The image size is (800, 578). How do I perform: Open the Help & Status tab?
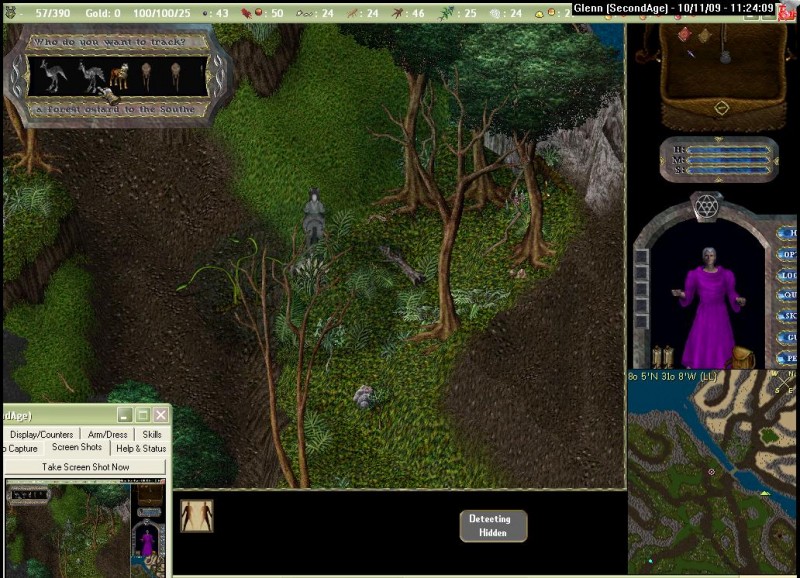pyautogui.click(x=140, y=448)
